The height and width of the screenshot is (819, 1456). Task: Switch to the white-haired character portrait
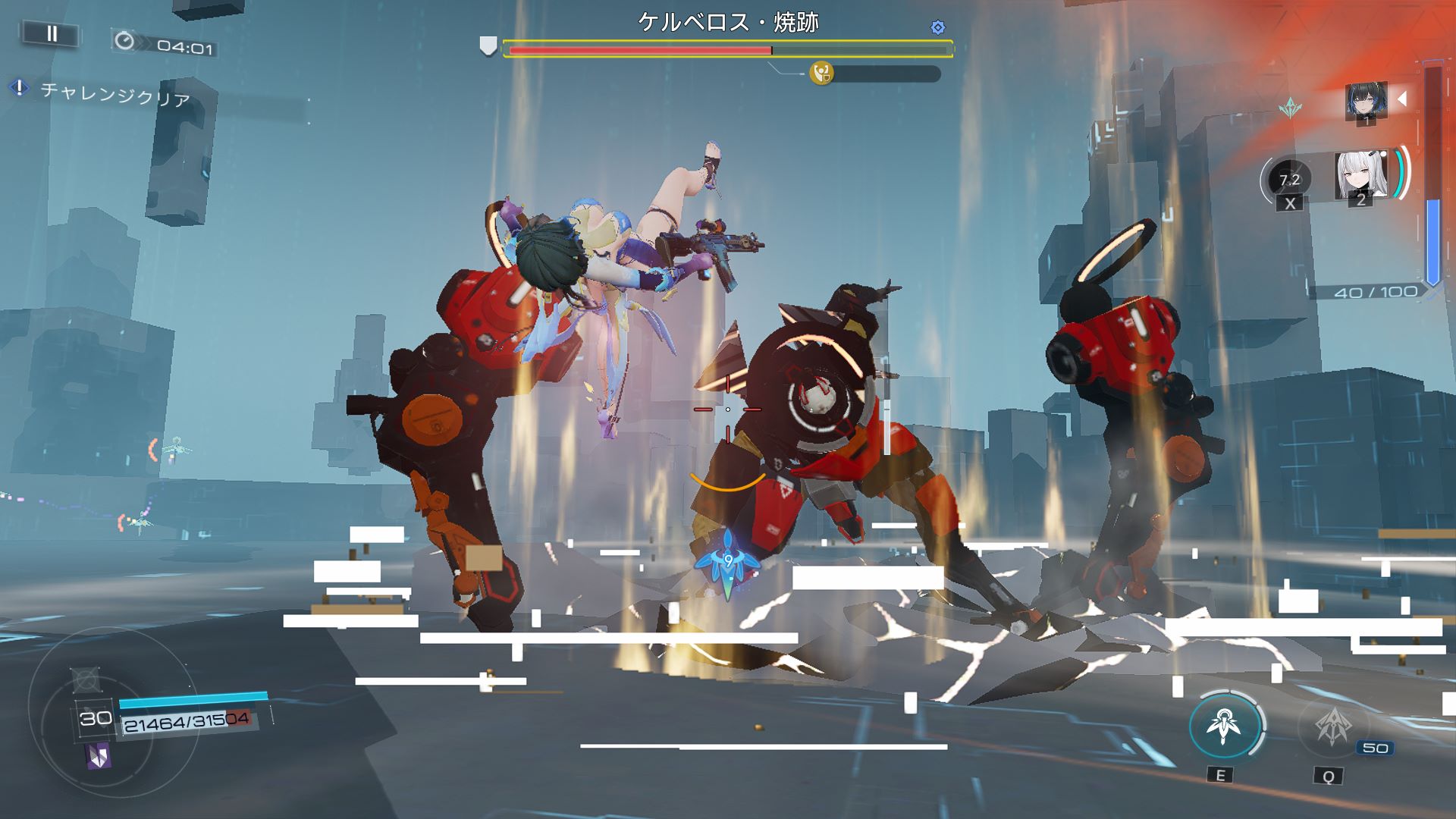coord(1360,176)
